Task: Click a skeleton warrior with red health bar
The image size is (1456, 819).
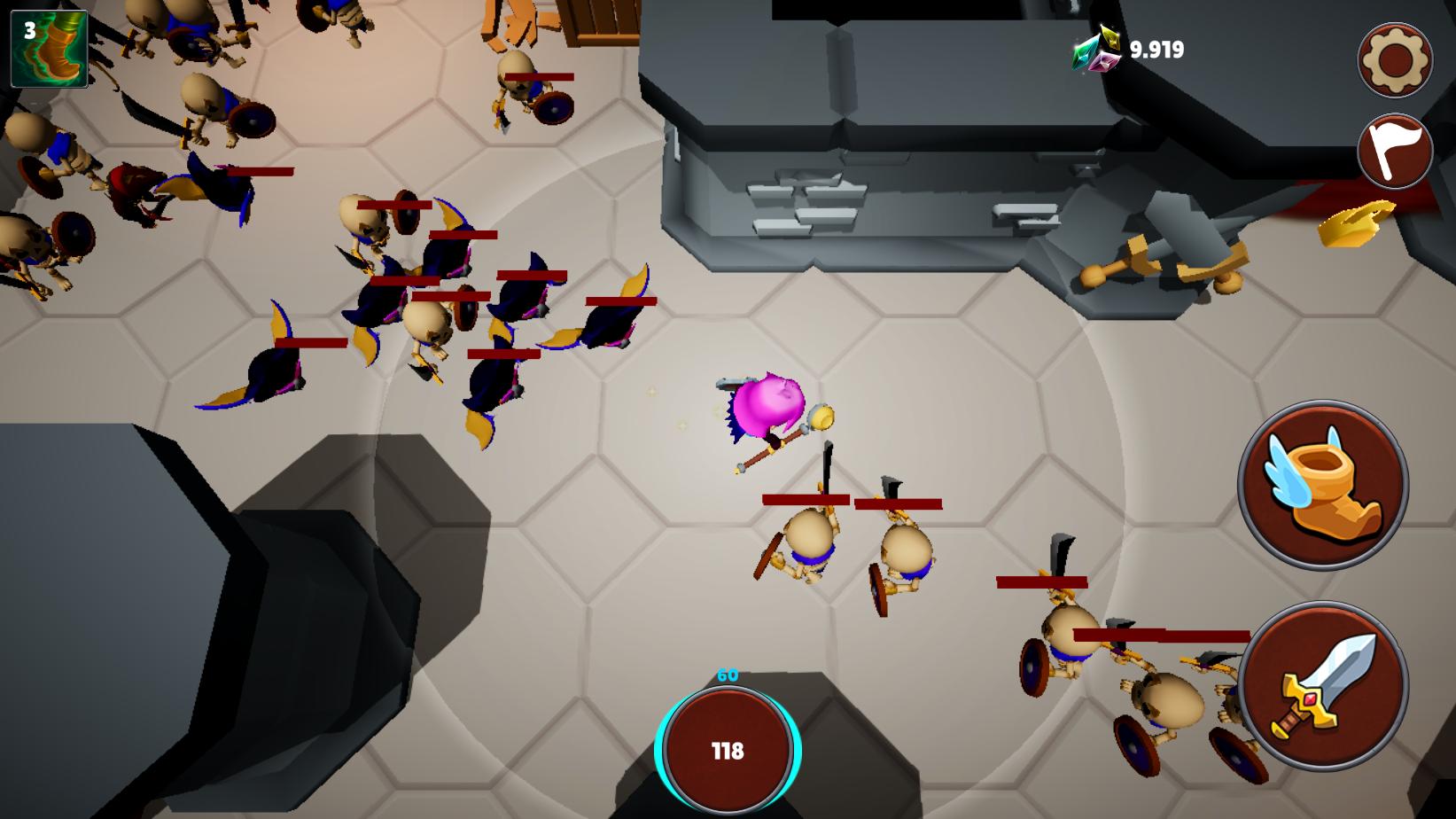Action: [x=808, y=541]
